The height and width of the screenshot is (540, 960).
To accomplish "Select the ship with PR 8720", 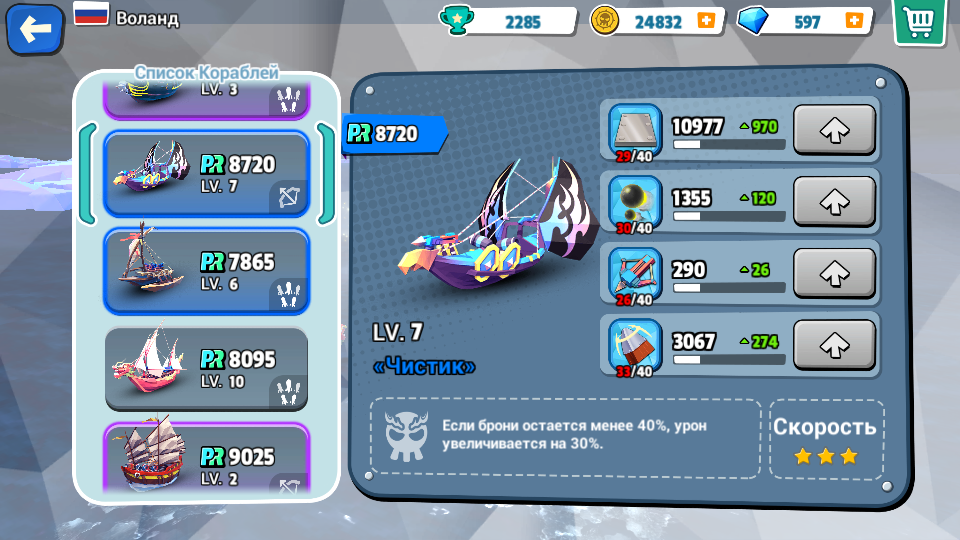I will (x=206, y=173).
